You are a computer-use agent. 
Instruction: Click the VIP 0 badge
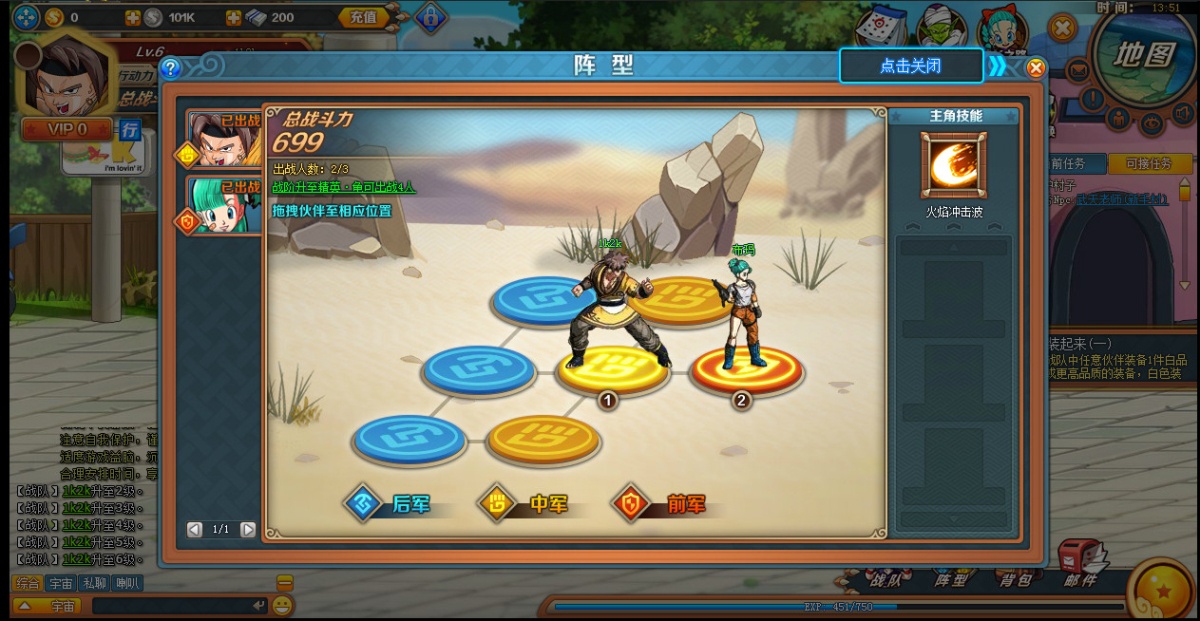pyautogui.click(x=67, y=129)
